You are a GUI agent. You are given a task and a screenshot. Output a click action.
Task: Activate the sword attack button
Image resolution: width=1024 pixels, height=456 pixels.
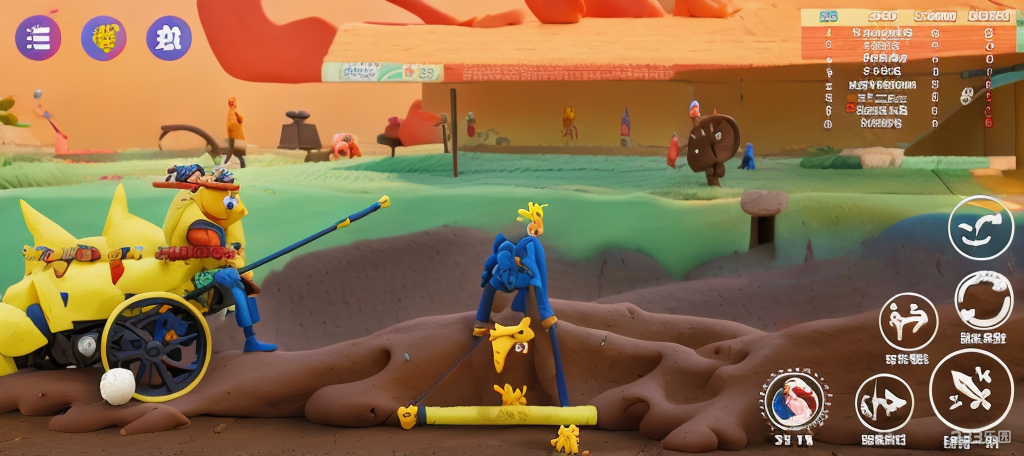[x=970, y=389]
